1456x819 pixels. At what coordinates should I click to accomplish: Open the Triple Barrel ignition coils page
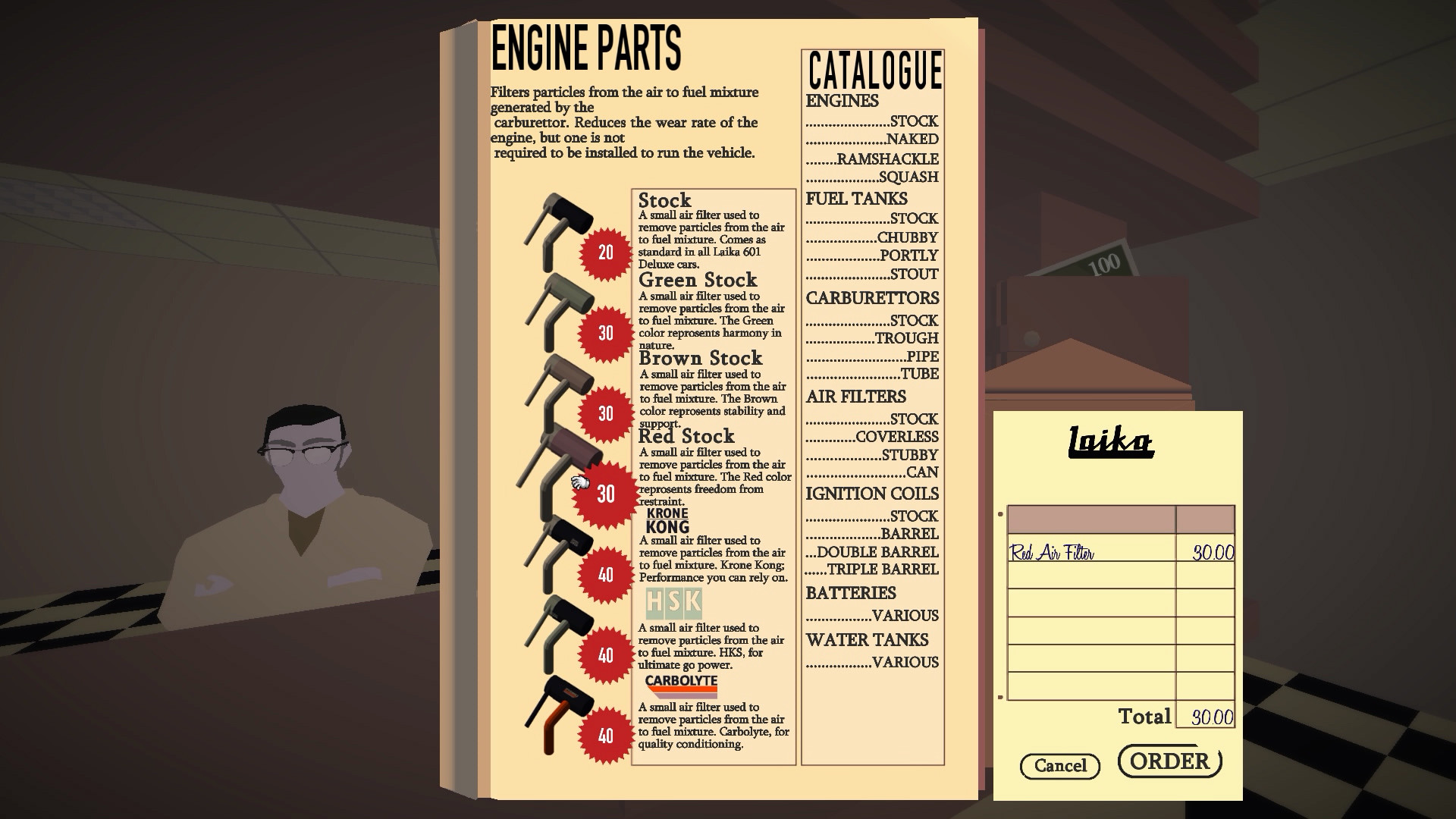pos(882,570)
